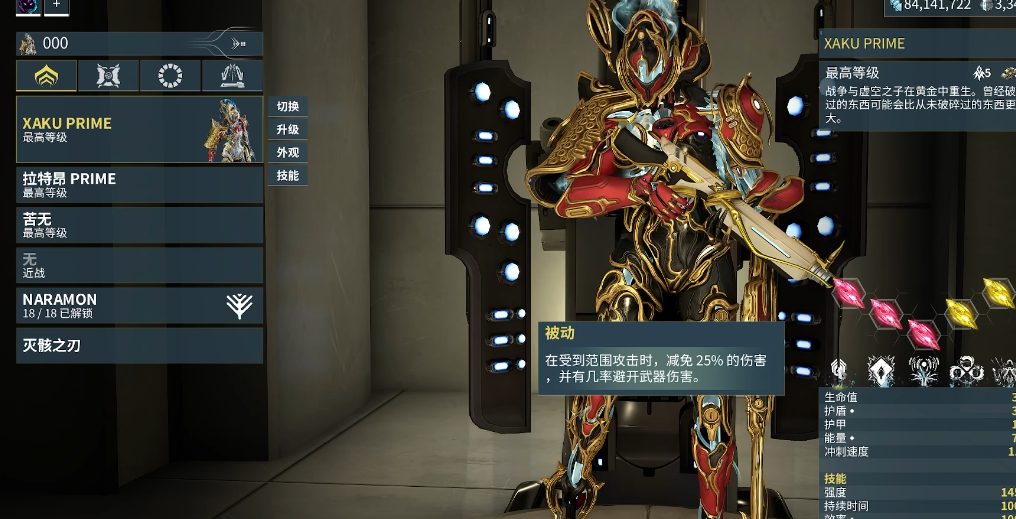Open the 000 loadout selector

139,44
